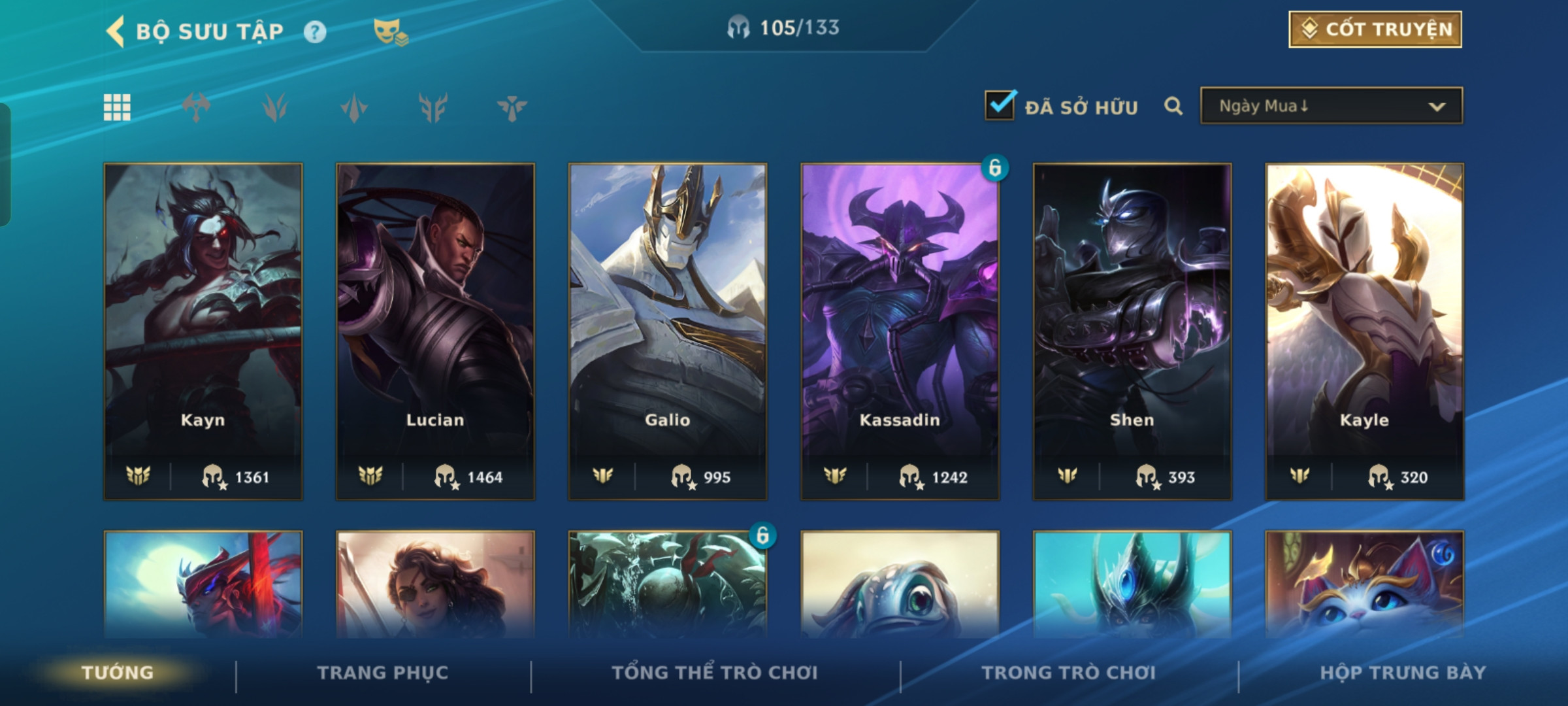Go back from Bộ Sưu Tập screen
The height and width of the screenshot is (706, 1568).
tap(116, 31)
